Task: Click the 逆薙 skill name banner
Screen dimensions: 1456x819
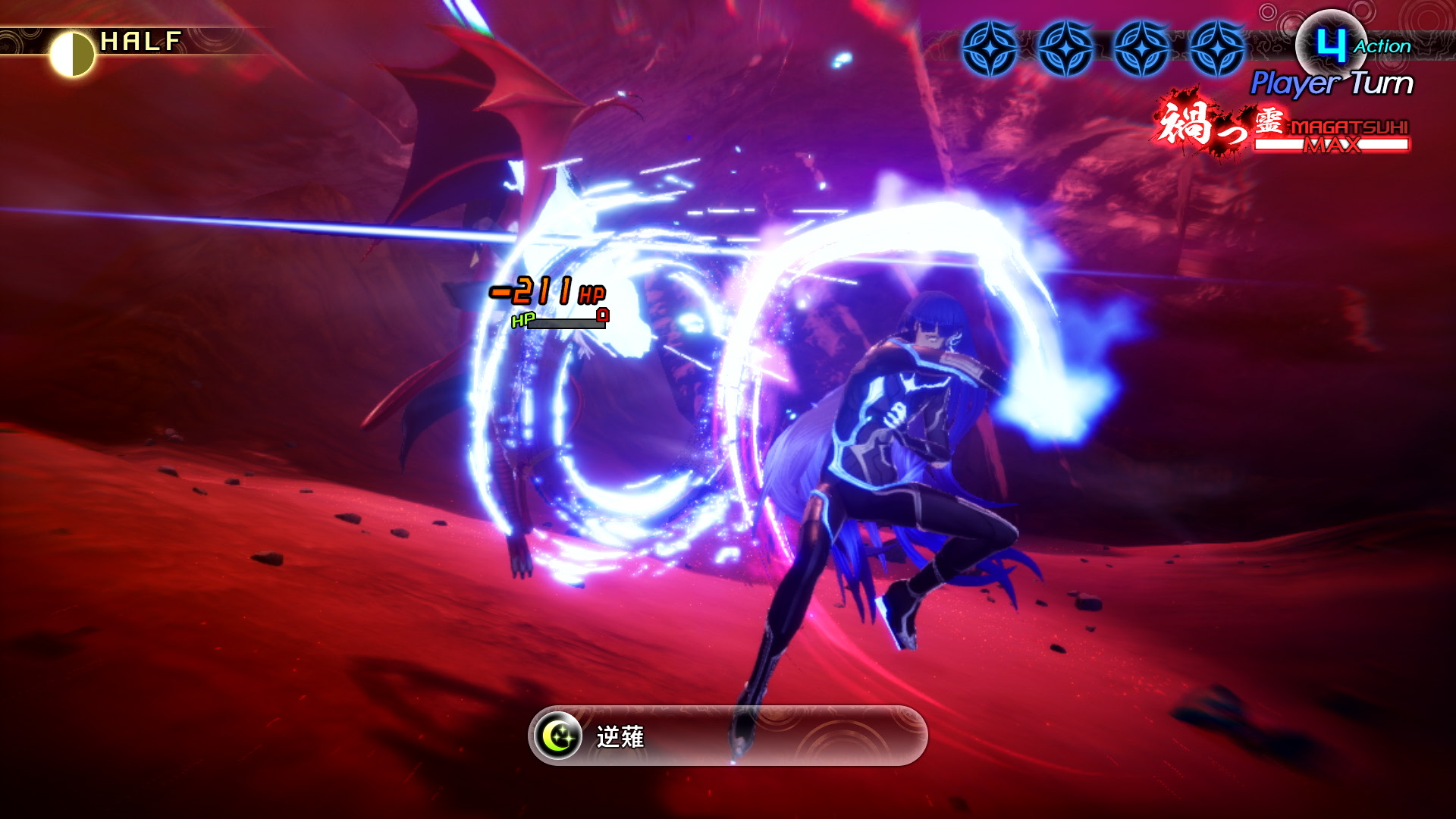Action: click(728, 736)
